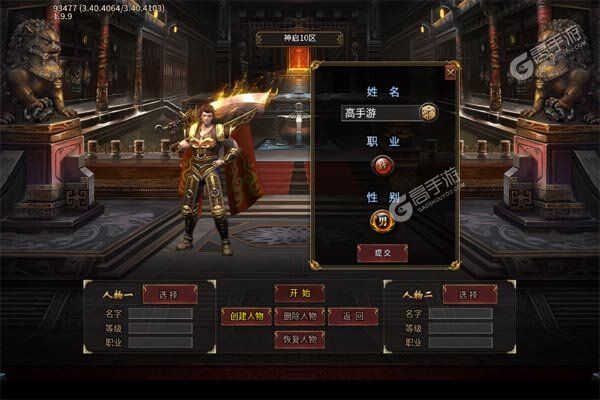Close the character creation panel
The height and width of the screenshot is (400, 600).
tap(450, 72)
